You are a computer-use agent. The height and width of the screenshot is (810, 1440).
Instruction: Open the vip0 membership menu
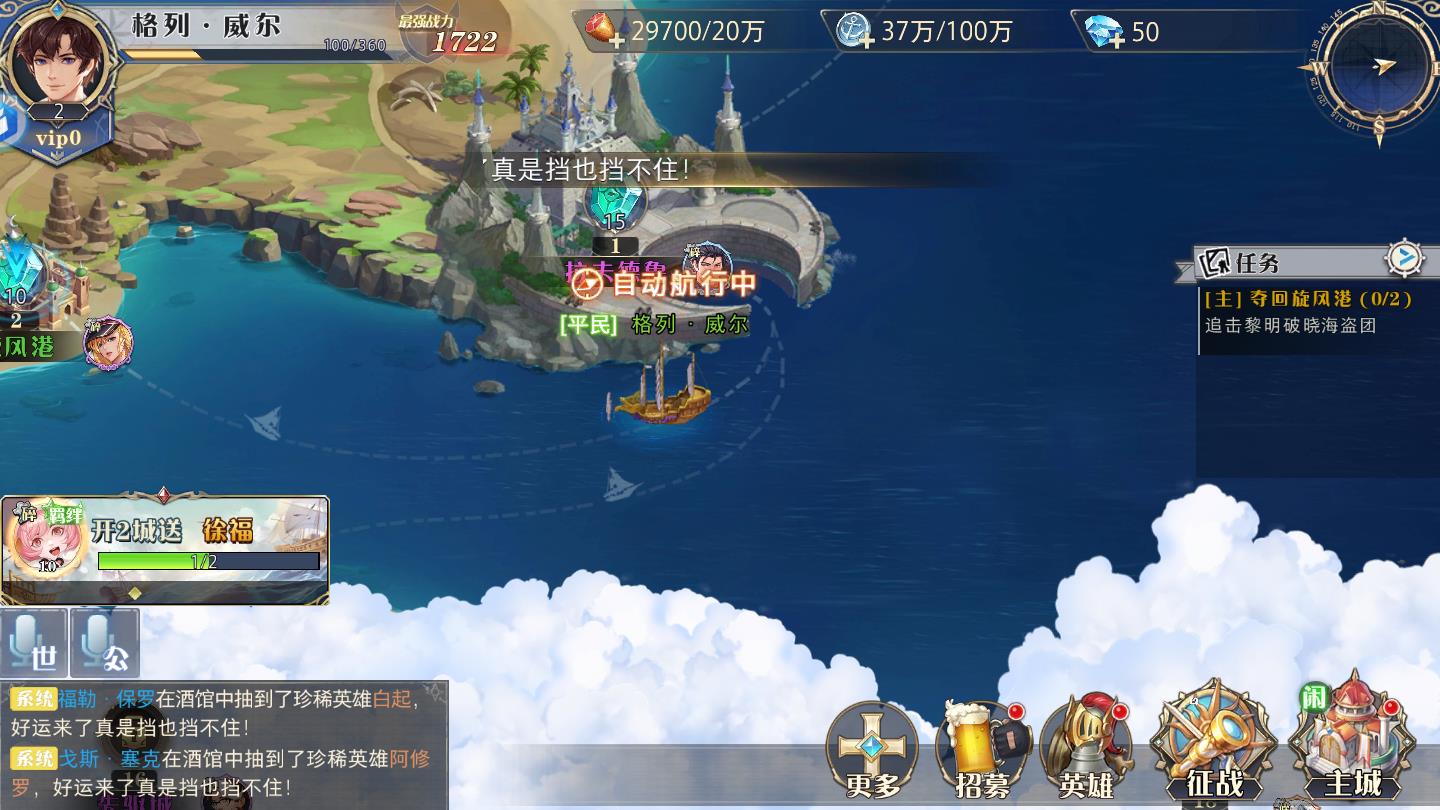point(57,139)
